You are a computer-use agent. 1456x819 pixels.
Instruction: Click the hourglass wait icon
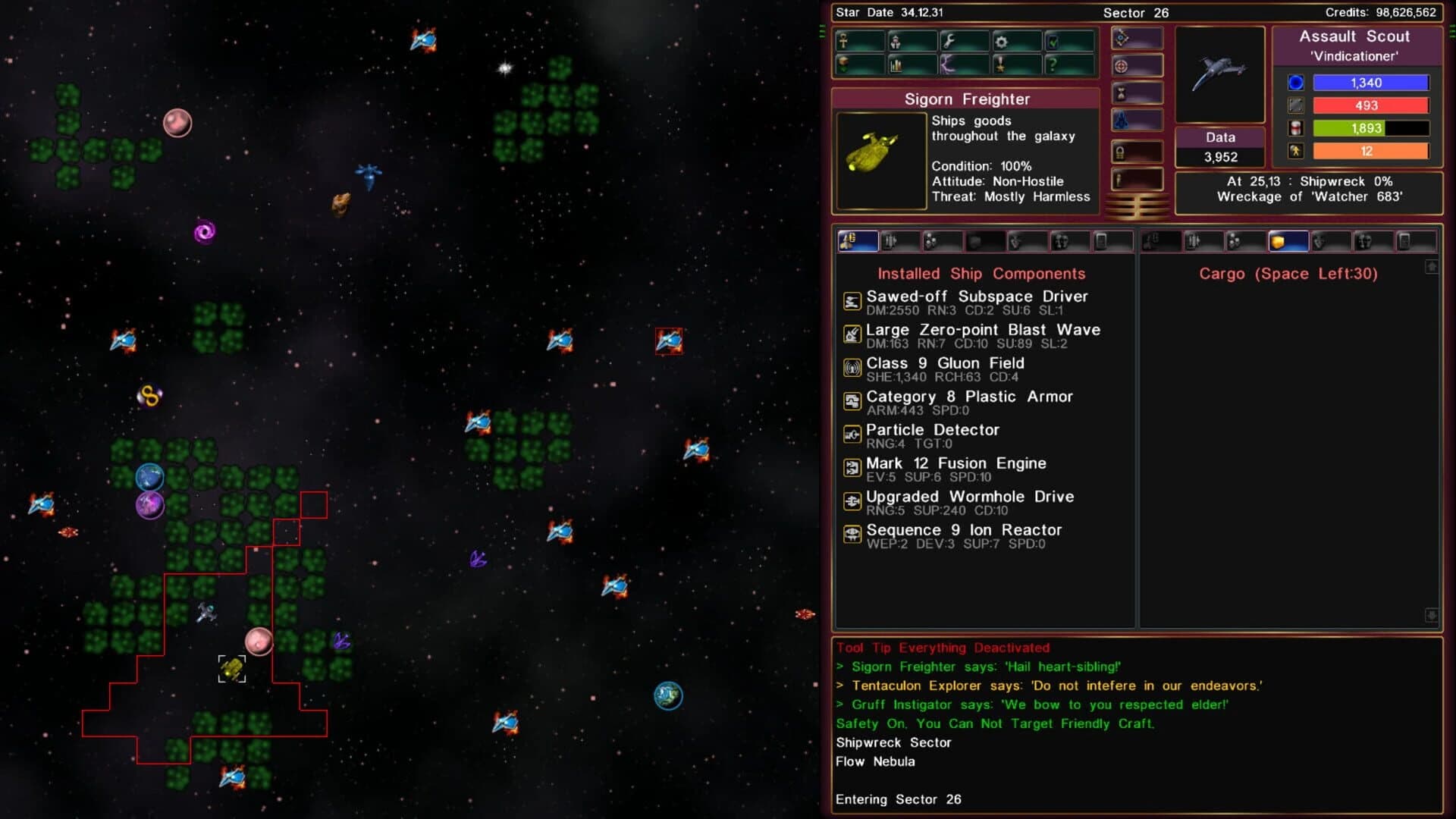1121,93
